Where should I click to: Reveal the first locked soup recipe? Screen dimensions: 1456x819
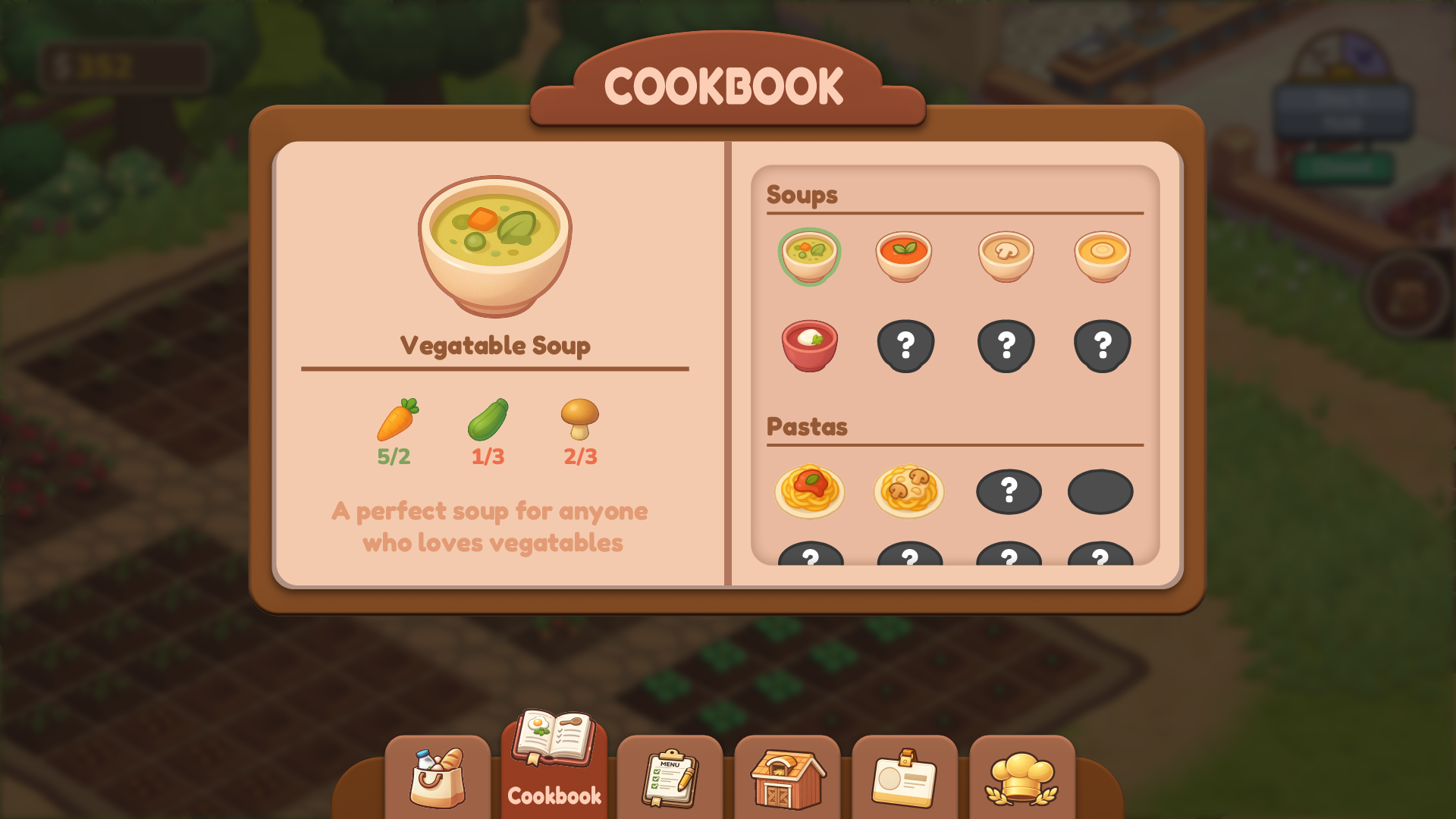[907, 345]
